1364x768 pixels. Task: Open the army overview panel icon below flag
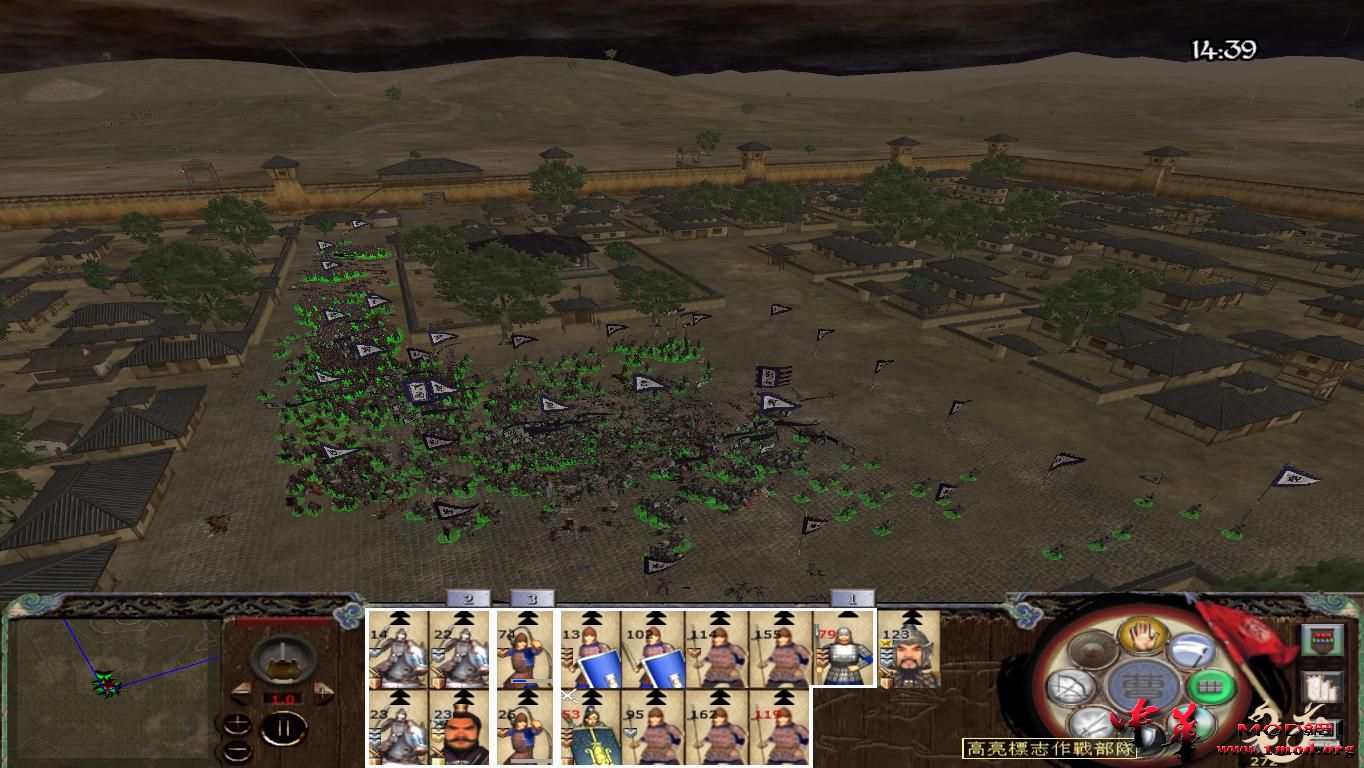pyautogui.click(x=1323, y=639)
